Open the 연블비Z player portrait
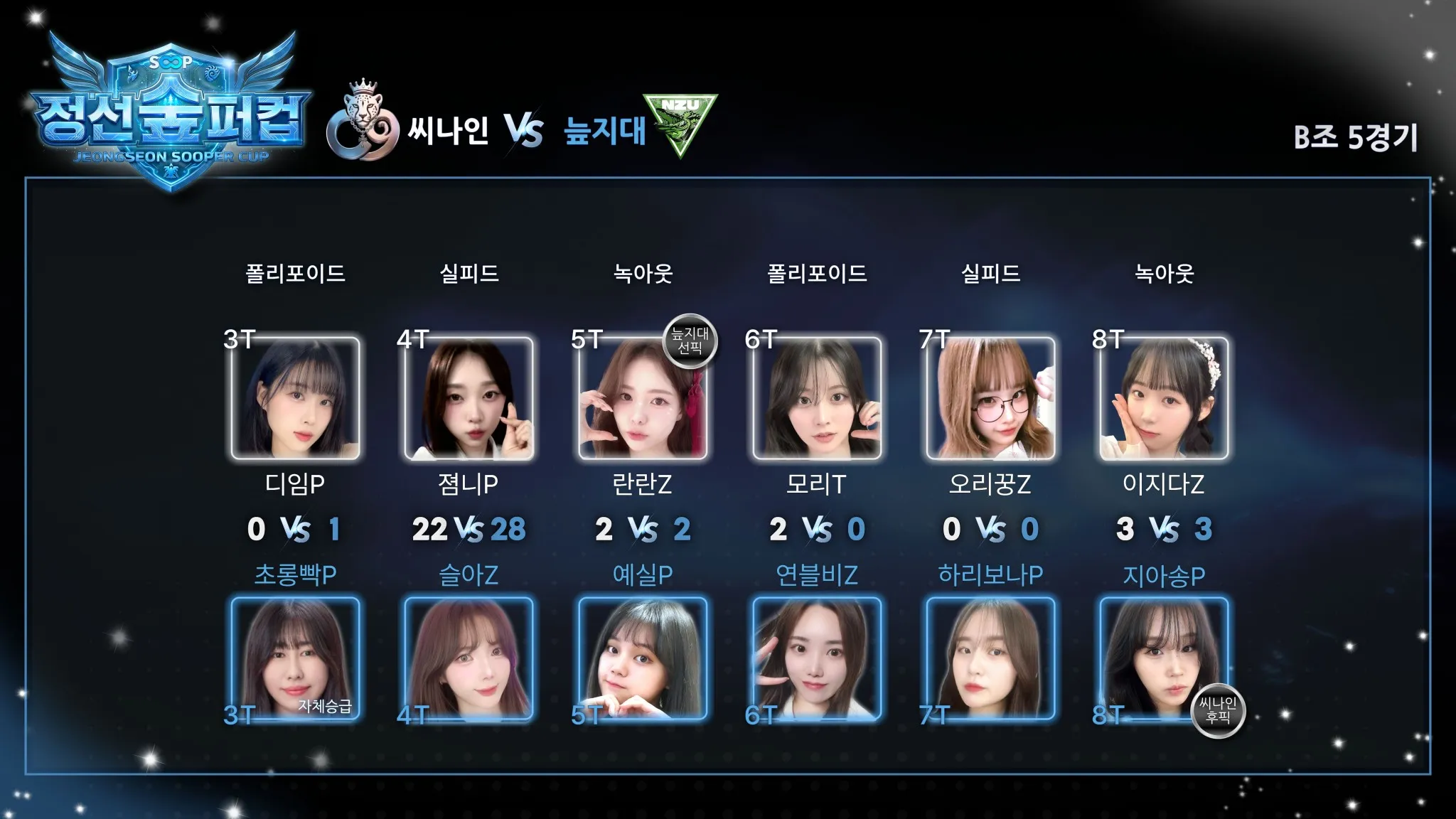The height and width of the screenshot is (819, 1456). [x=816, y=658]
